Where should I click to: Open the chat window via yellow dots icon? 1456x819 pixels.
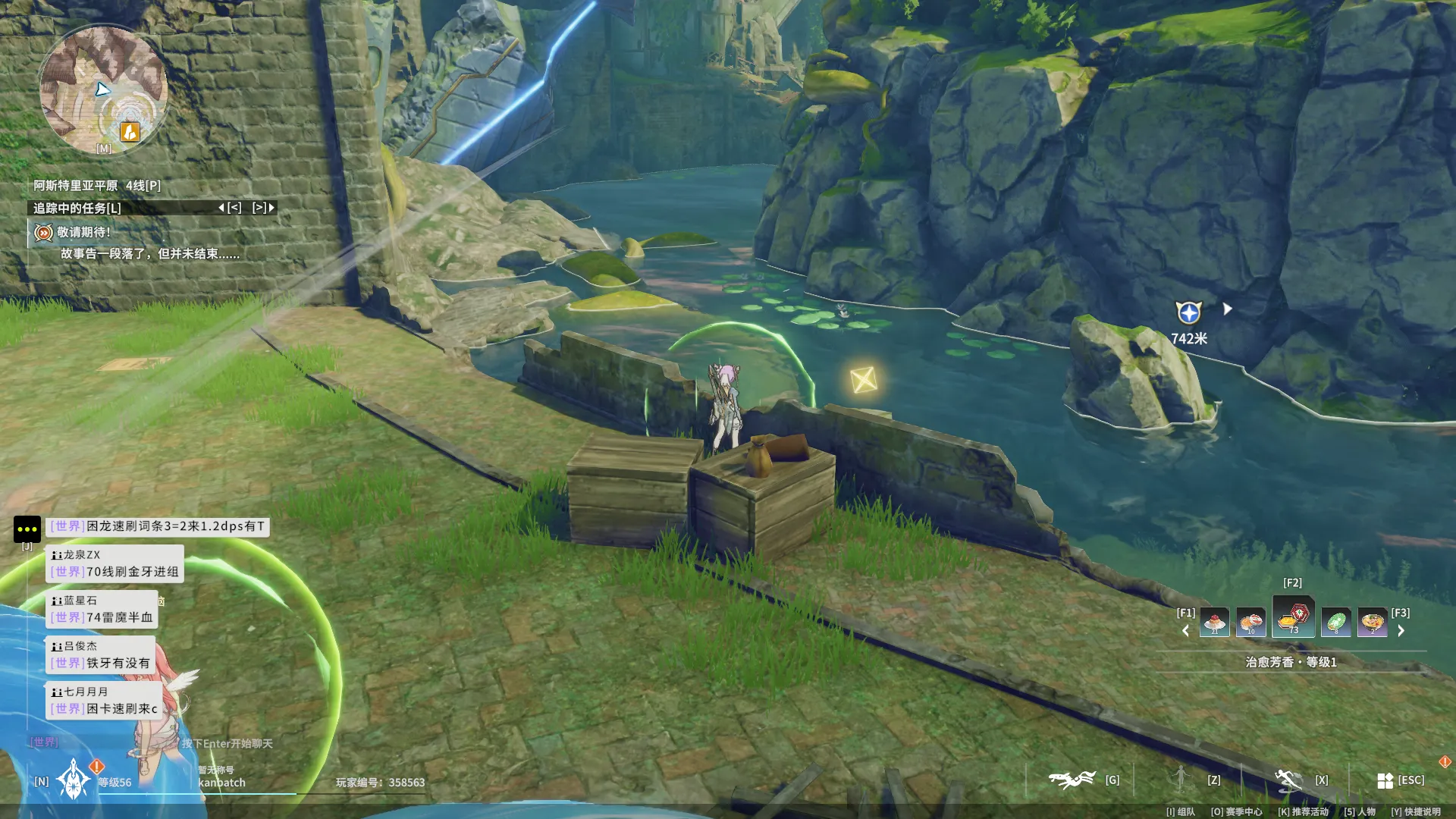coord(27,529)
